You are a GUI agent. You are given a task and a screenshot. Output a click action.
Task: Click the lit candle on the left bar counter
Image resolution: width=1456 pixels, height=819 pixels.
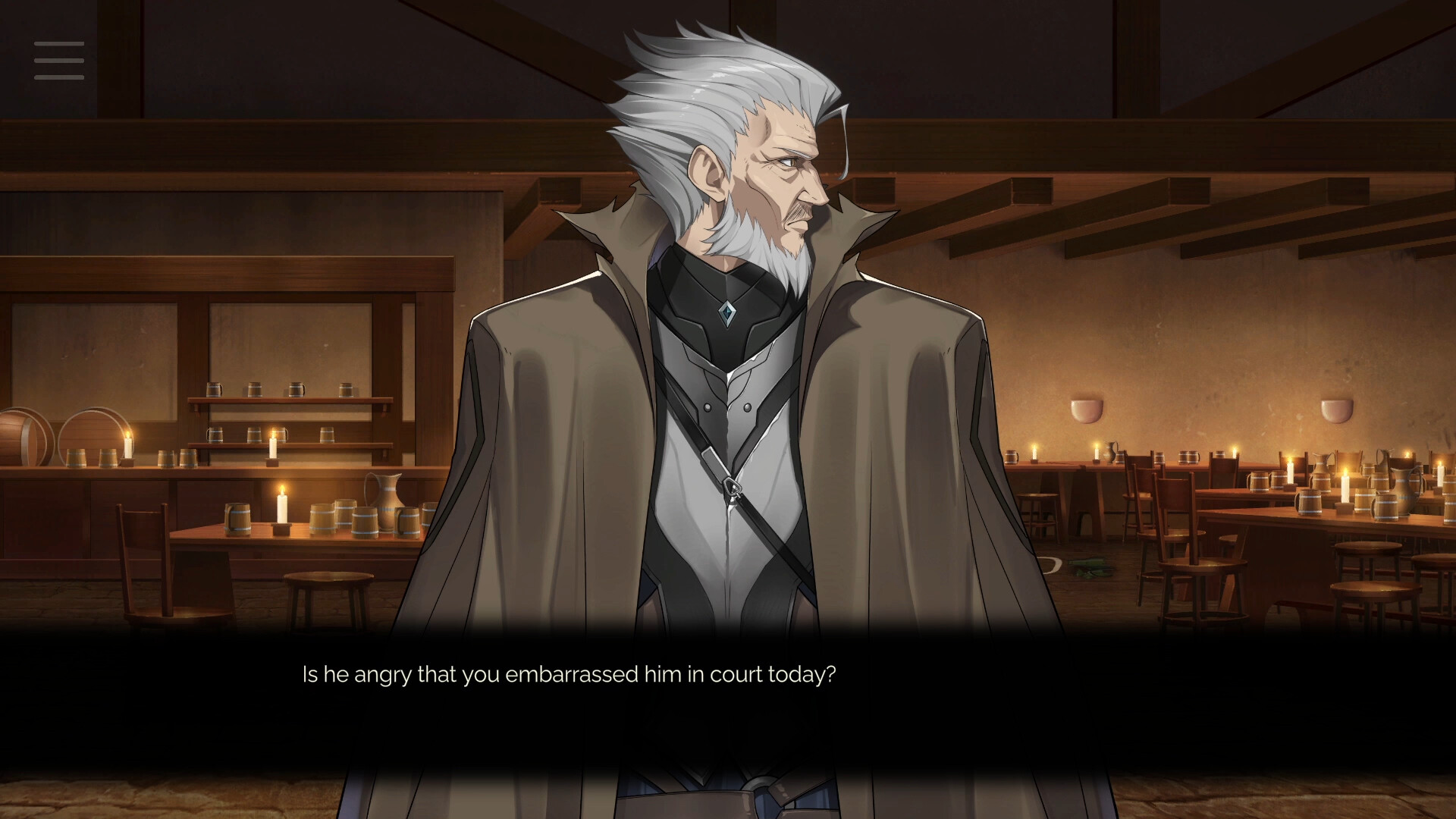129,444
